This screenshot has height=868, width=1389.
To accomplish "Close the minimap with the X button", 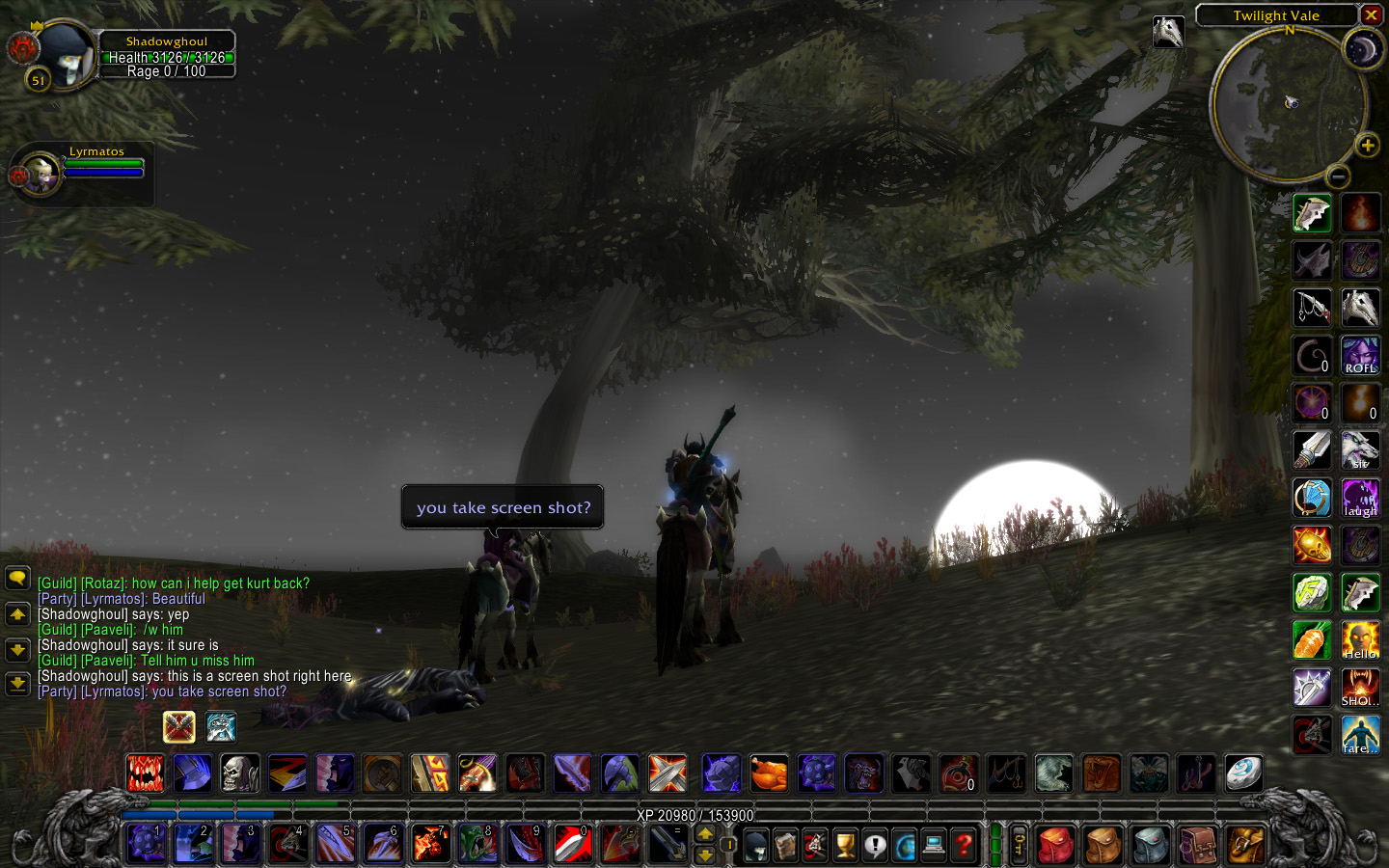I will (1371, 15).
